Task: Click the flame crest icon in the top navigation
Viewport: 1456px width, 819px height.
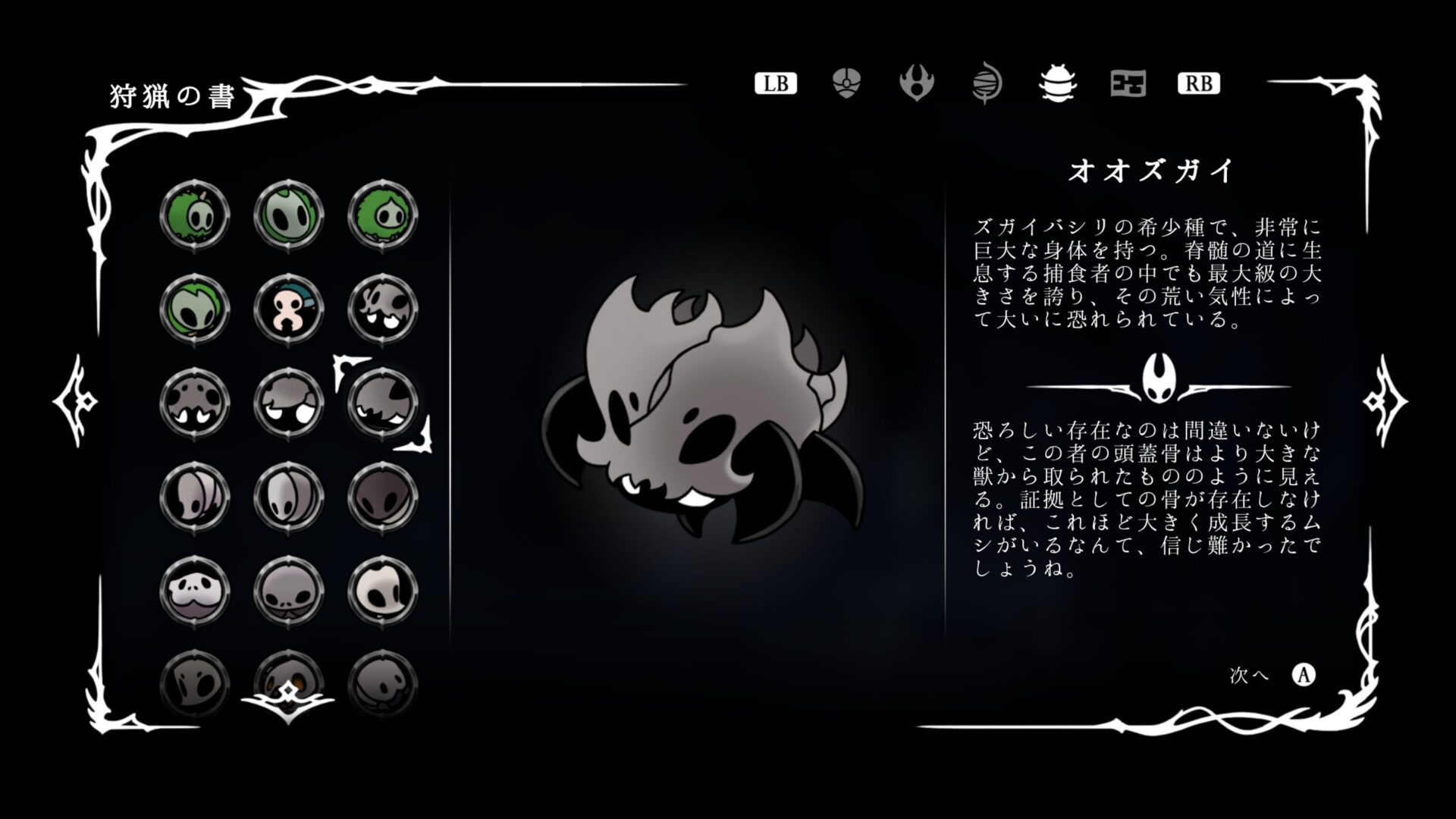Action: pyautogui.click(x=918, y=84)
